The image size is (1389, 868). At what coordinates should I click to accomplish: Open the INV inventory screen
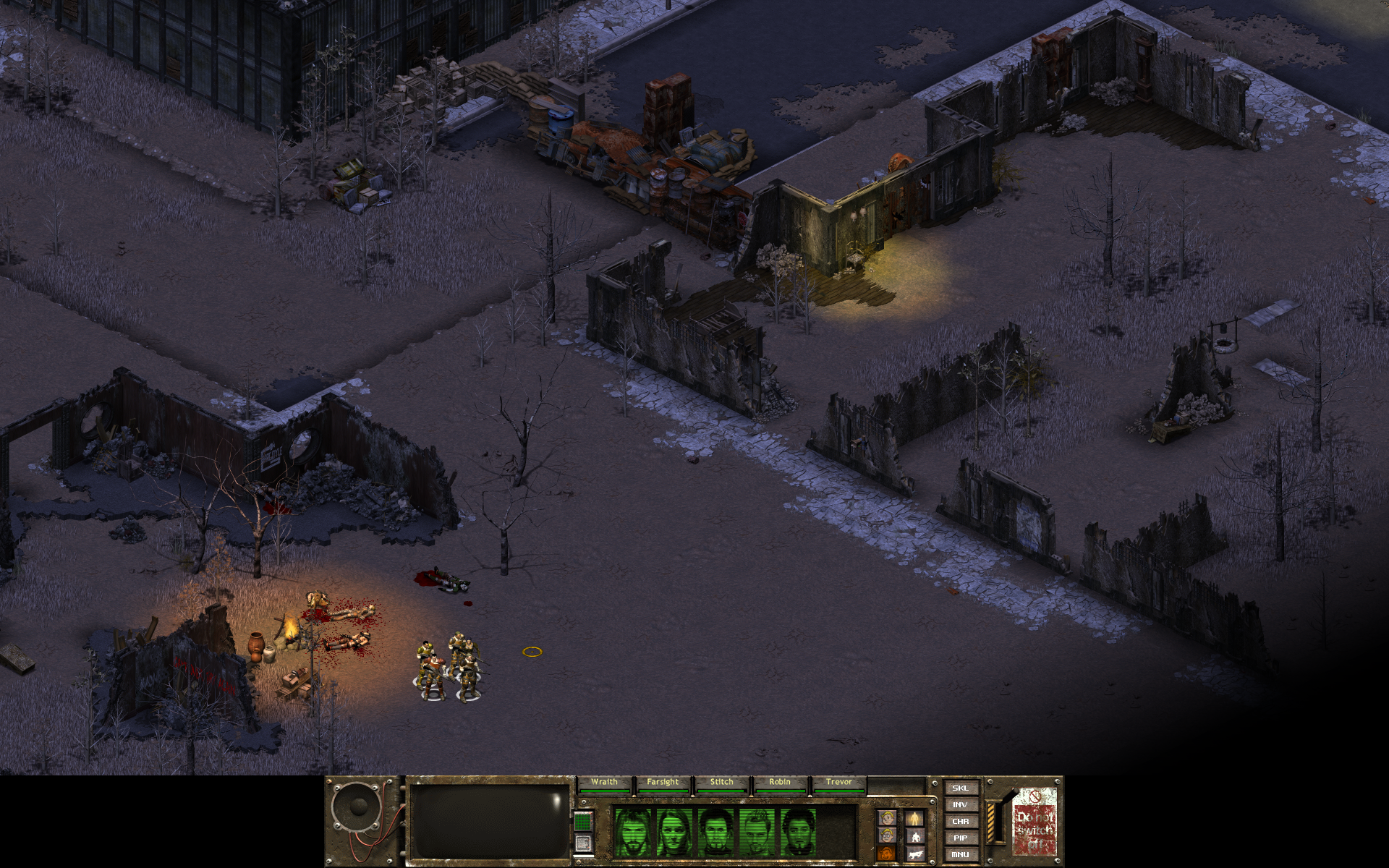coord(960,804)
